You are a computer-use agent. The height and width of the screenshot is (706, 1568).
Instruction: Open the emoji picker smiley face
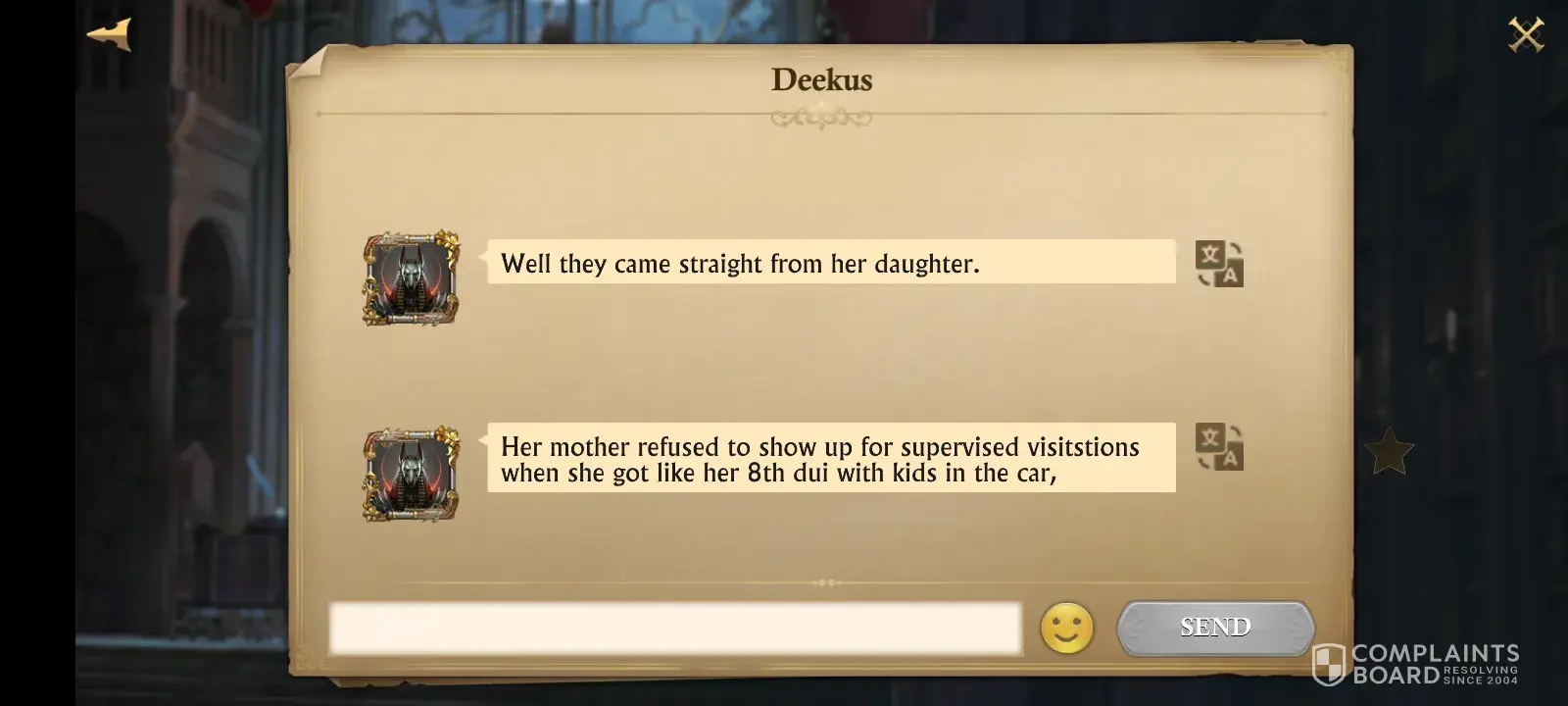(1066, 628)
